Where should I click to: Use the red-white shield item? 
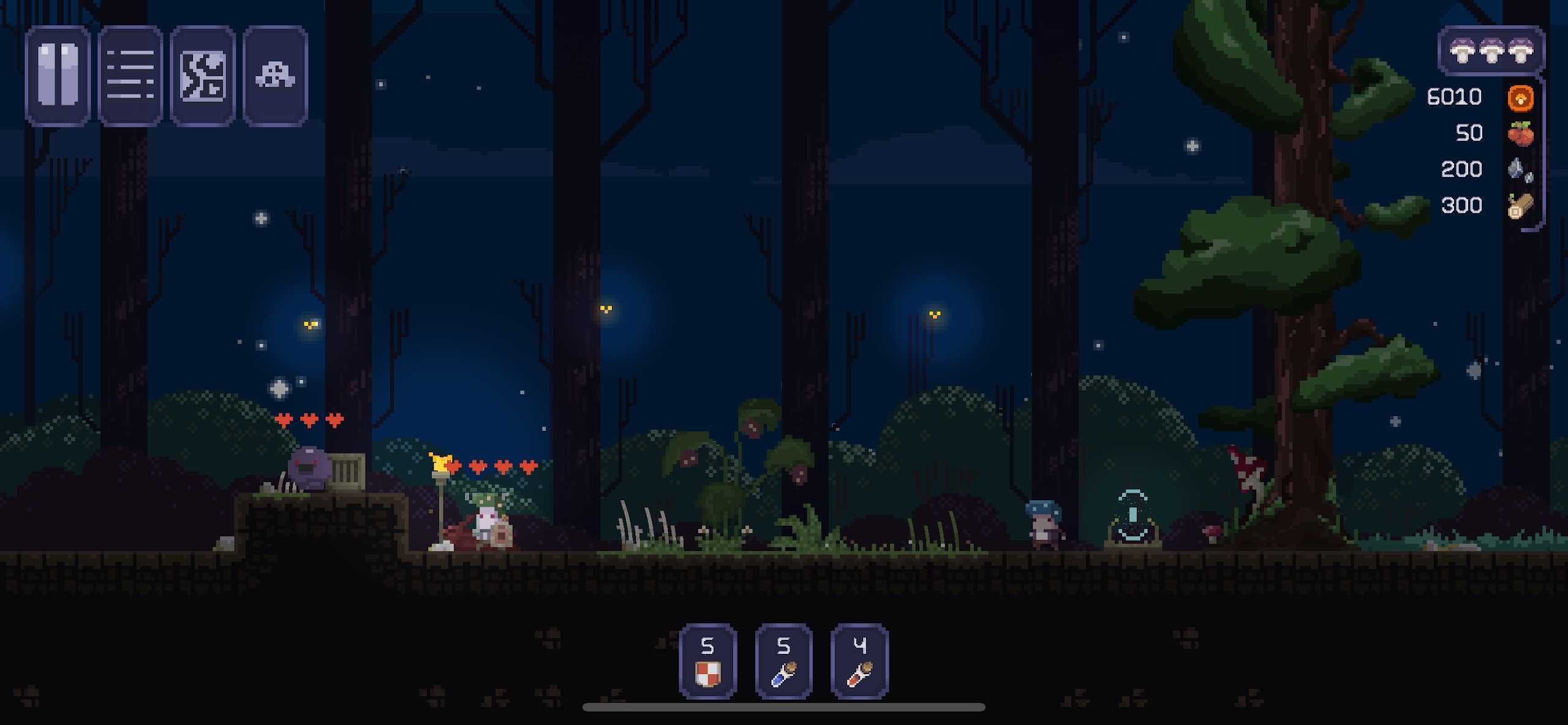click(707, 661)
